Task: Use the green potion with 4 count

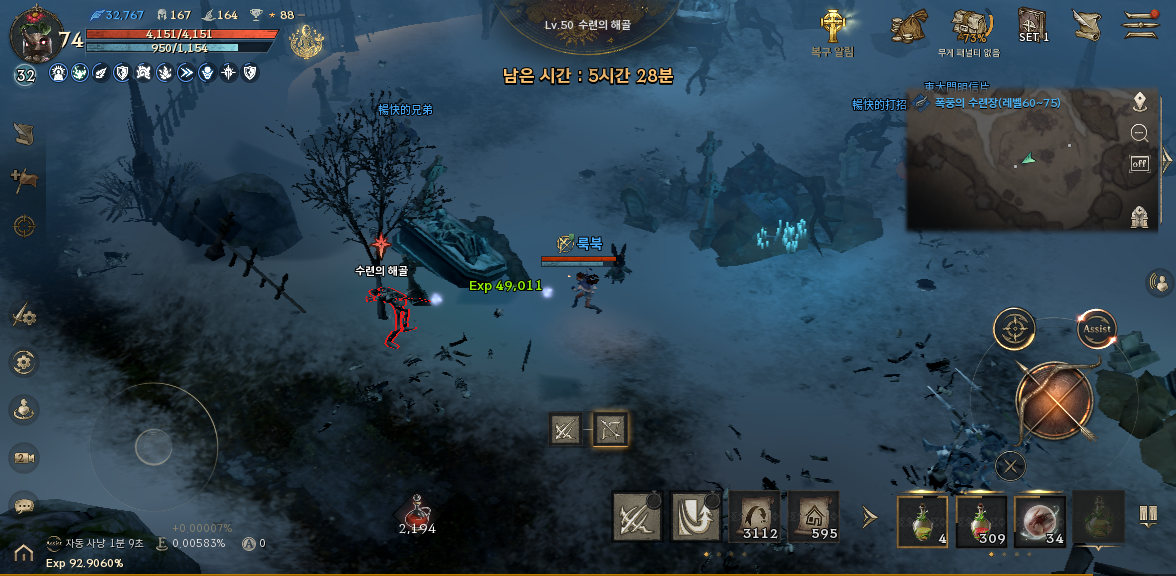Action: (922, 522)
